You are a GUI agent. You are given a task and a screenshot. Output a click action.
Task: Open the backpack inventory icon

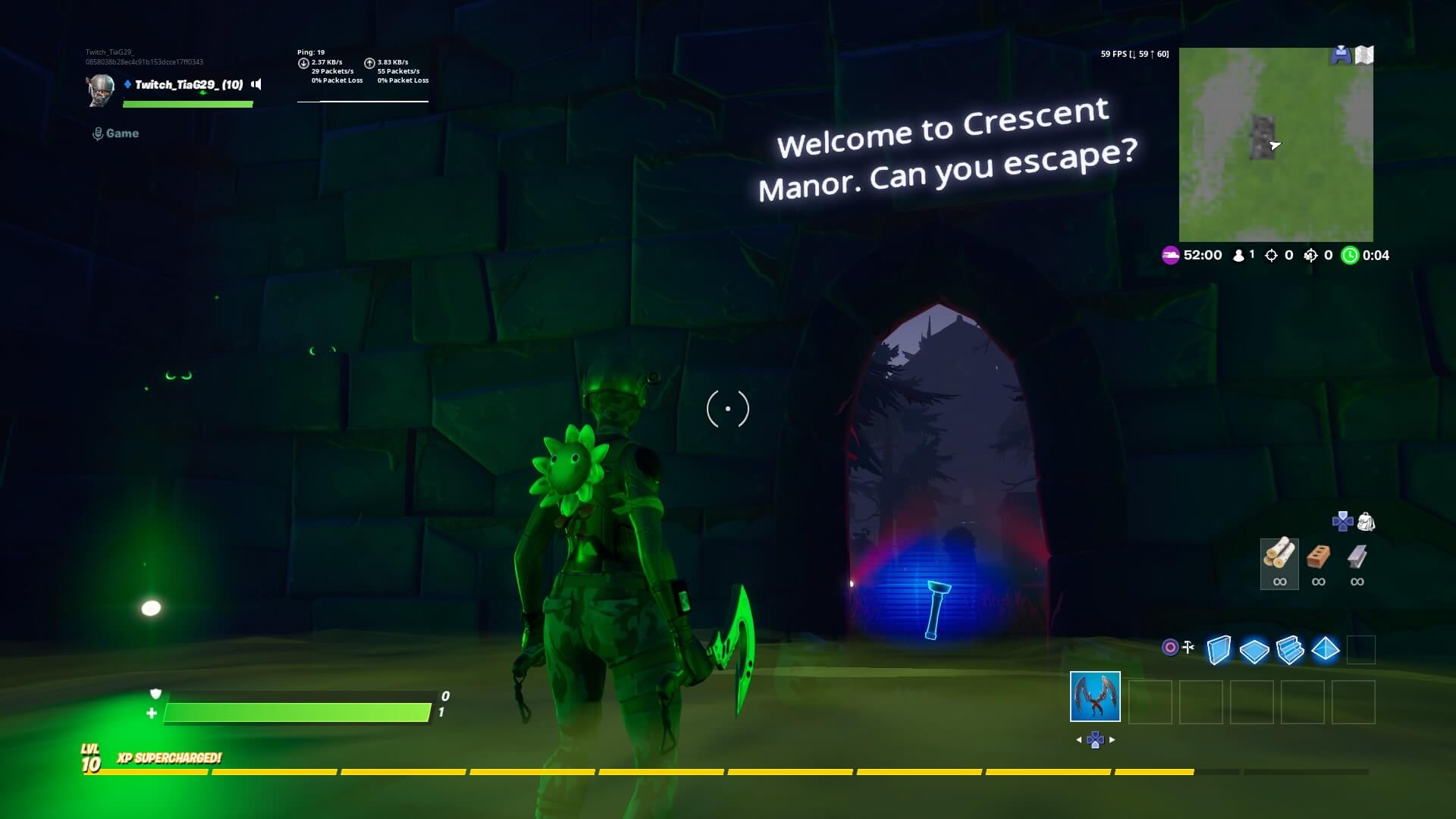[1367, 521]
